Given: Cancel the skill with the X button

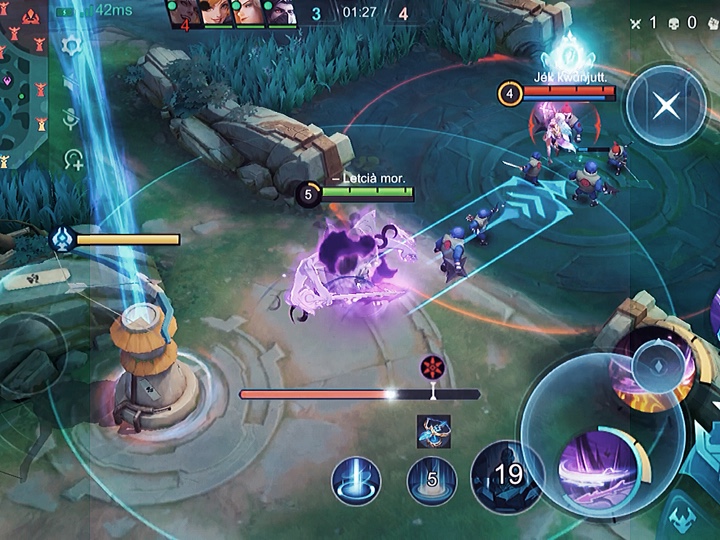Looking at the screenshot, I should pyautogui.click(x=665, y=105).
